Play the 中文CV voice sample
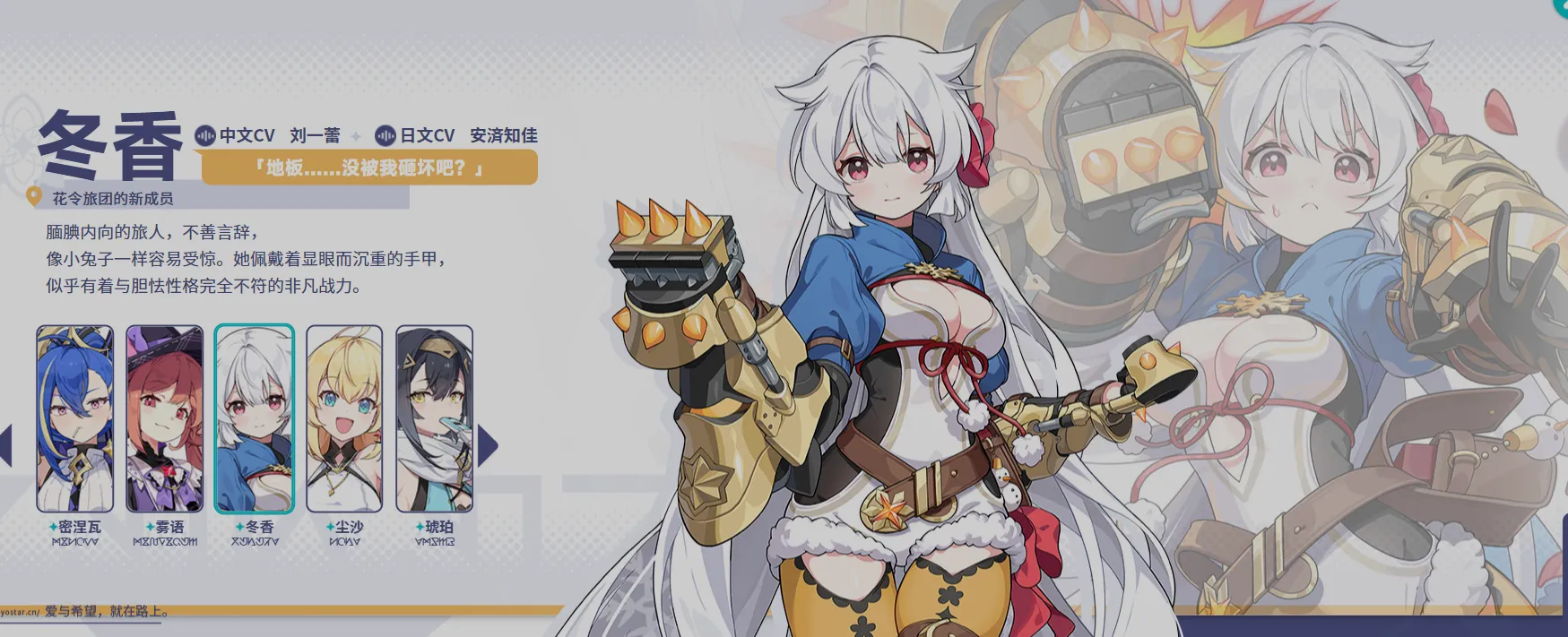Viewport: 1568px width, 637px height. (205, 135)
